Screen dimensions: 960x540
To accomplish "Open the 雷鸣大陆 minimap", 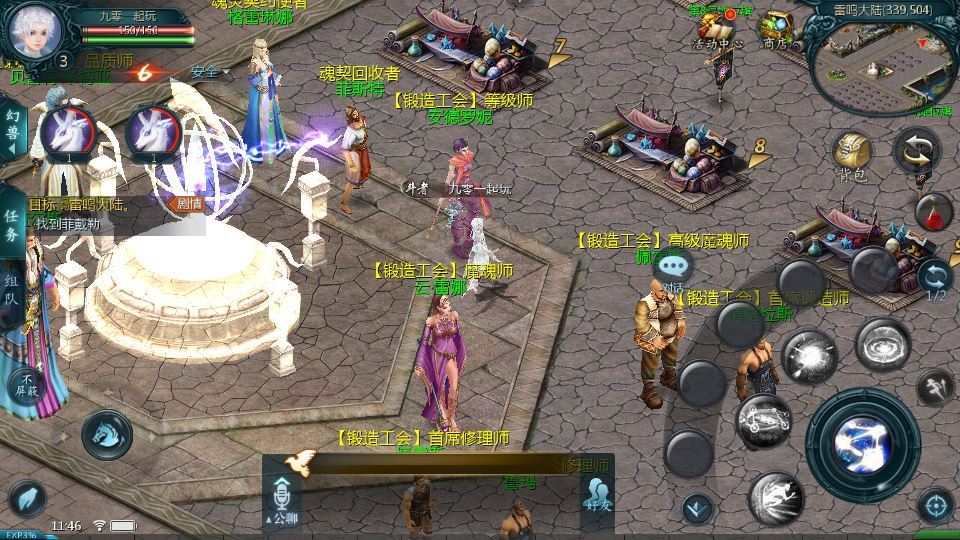I will coord(880,62).
